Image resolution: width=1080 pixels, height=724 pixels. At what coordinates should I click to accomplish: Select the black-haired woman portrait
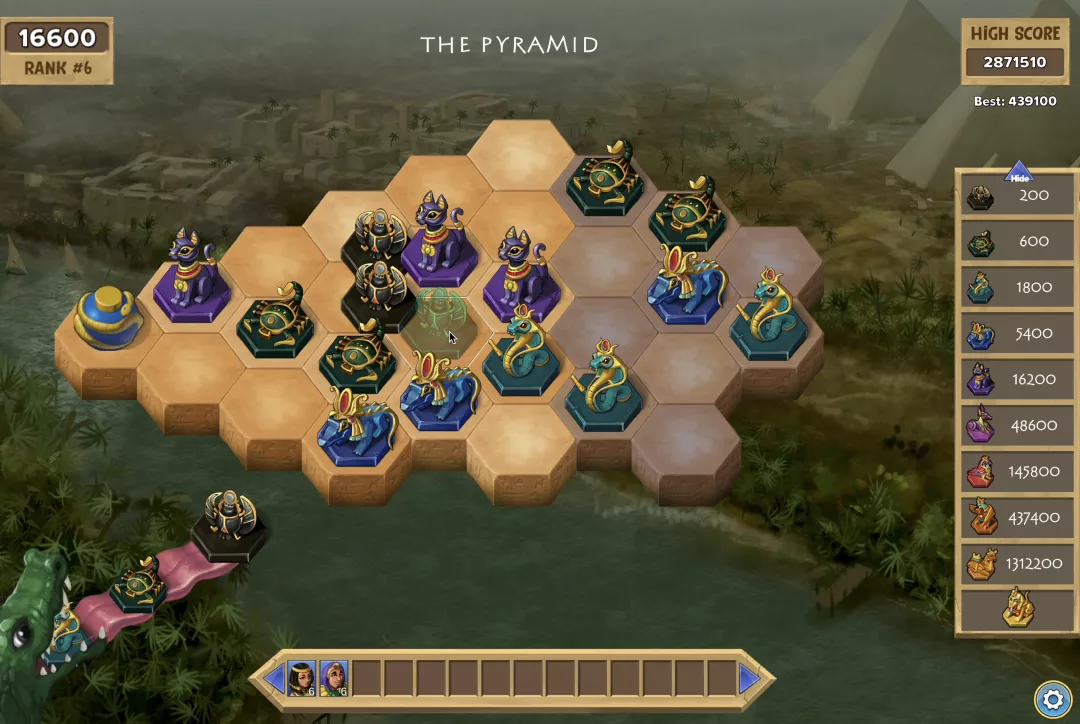click(302, 679)
